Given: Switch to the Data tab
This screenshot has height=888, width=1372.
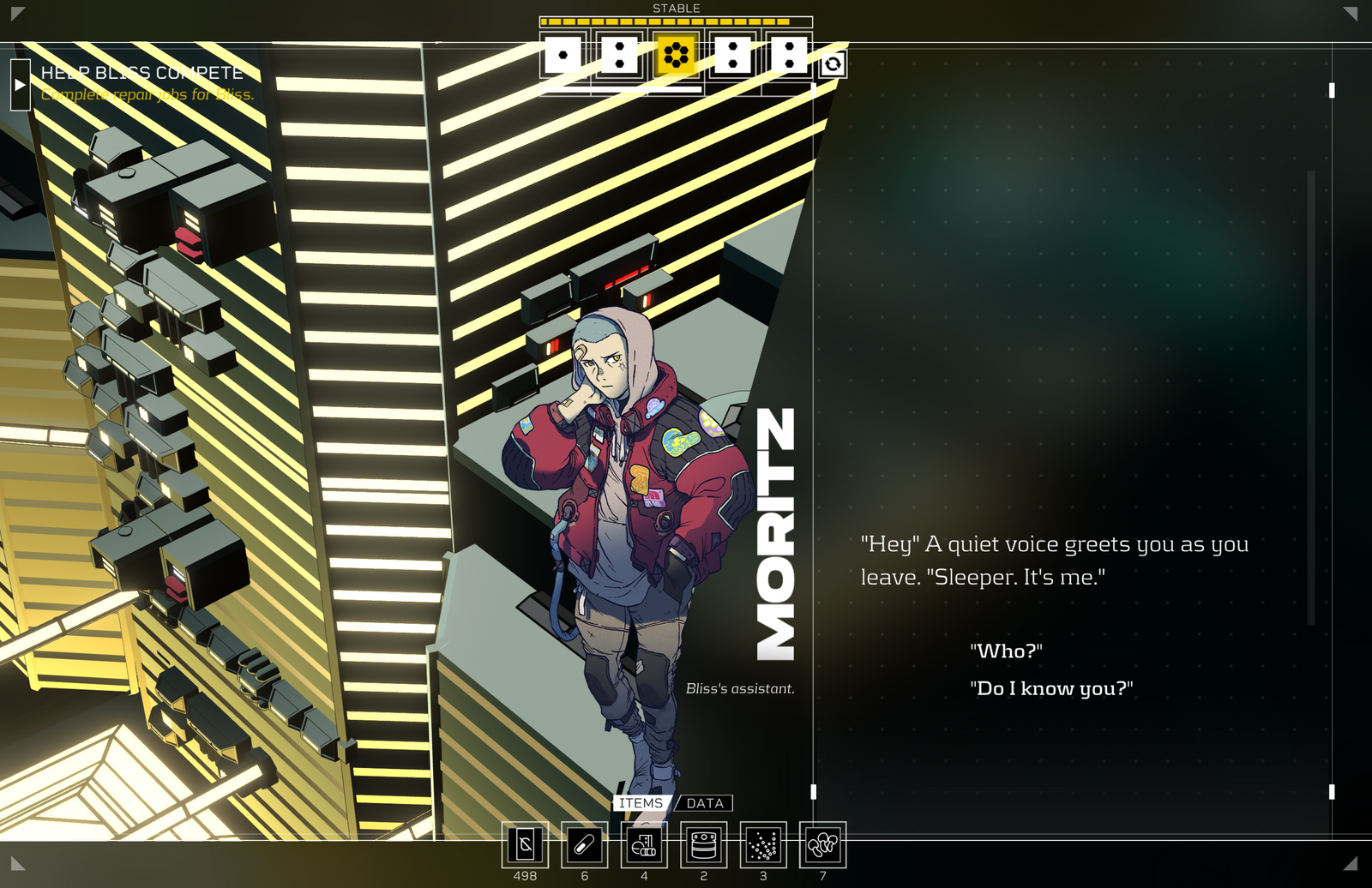Looking at the screenshot, I should point(705,803).
